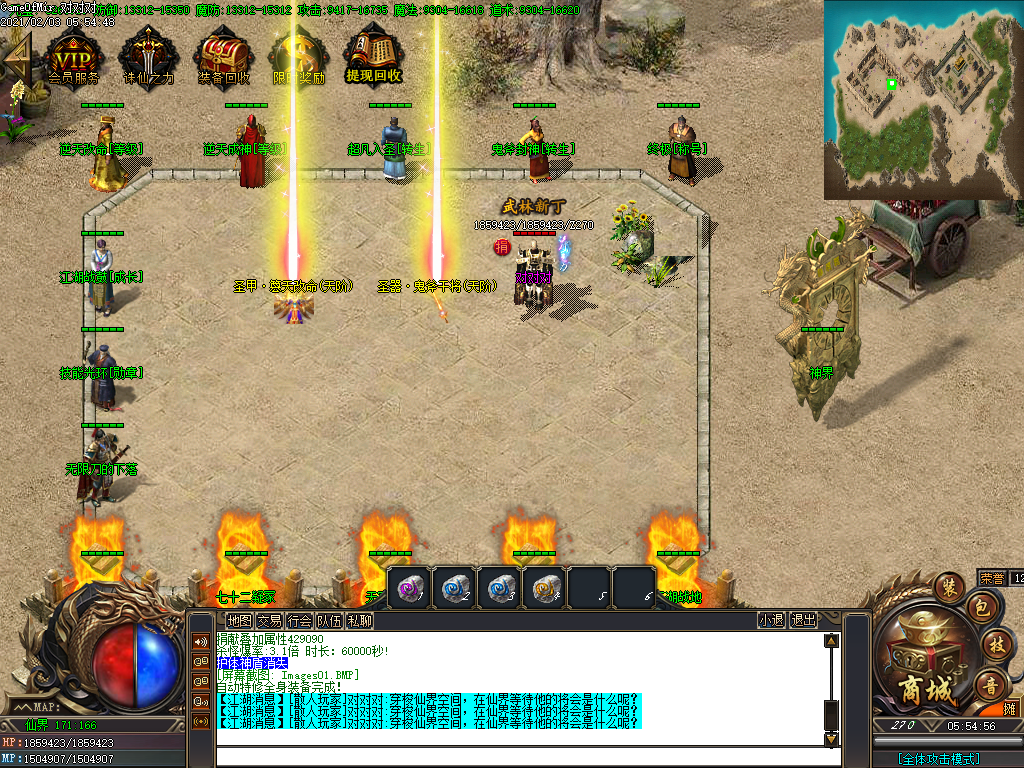Open the VIP 会员服务 menu
Screen dimensions: 1024x768
(x=74, y=55)
